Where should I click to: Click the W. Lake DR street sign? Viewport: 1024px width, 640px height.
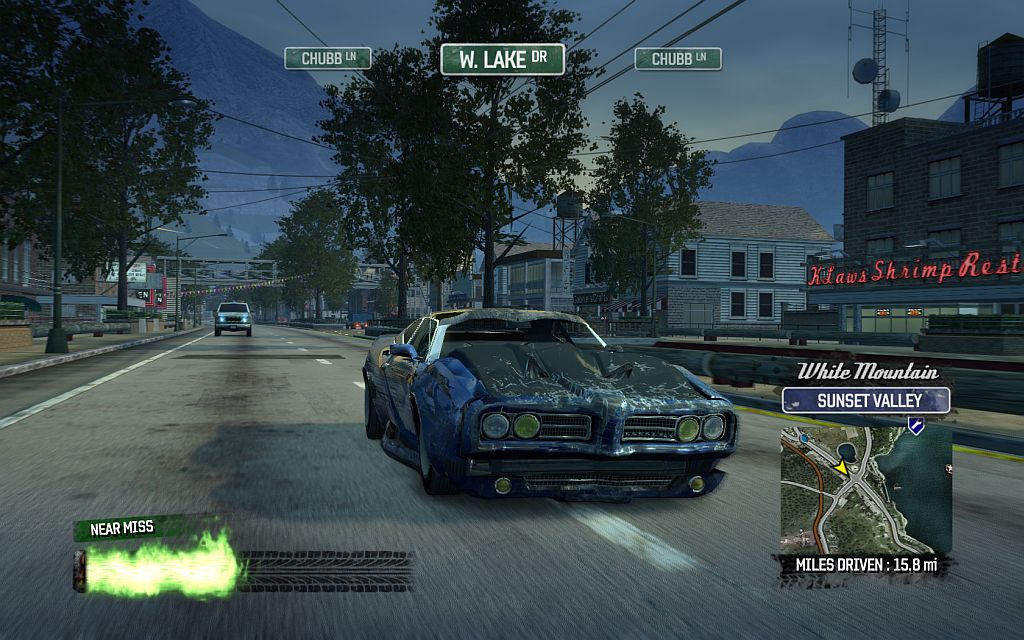pos(502,59)
